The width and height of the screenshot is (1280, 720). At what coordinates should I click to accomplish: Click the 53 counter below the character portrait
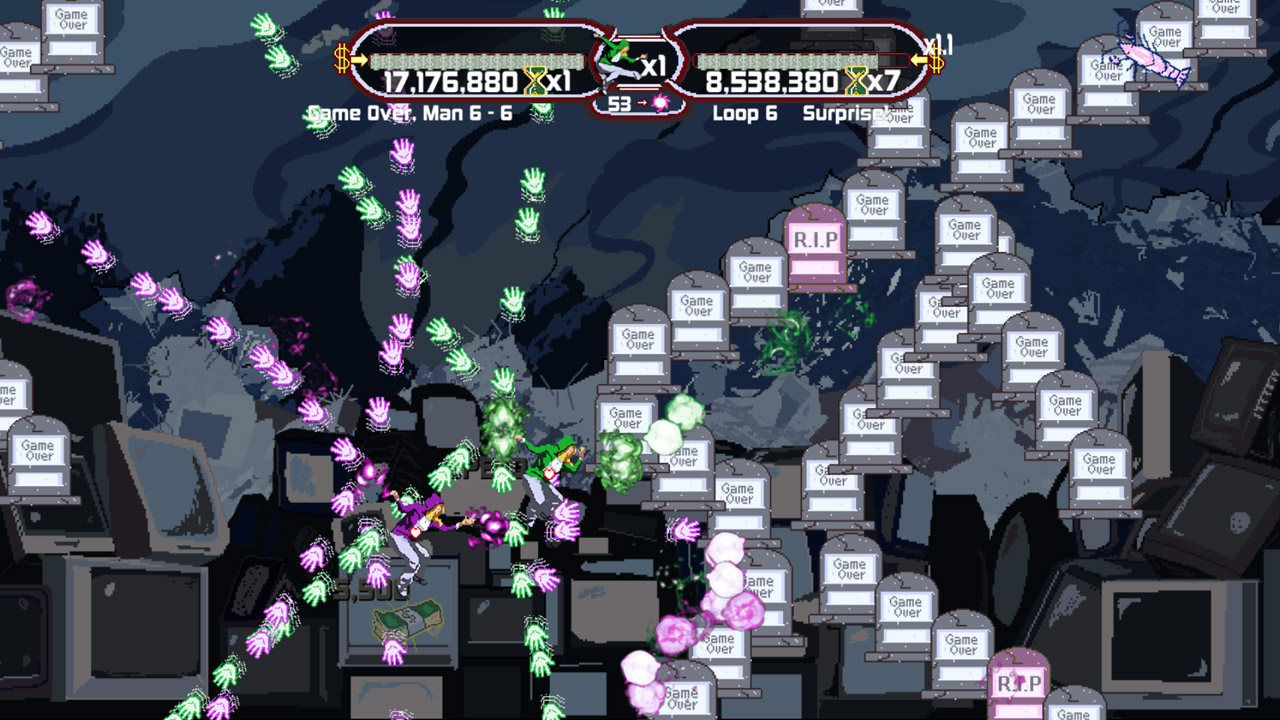tap(619, 103)
